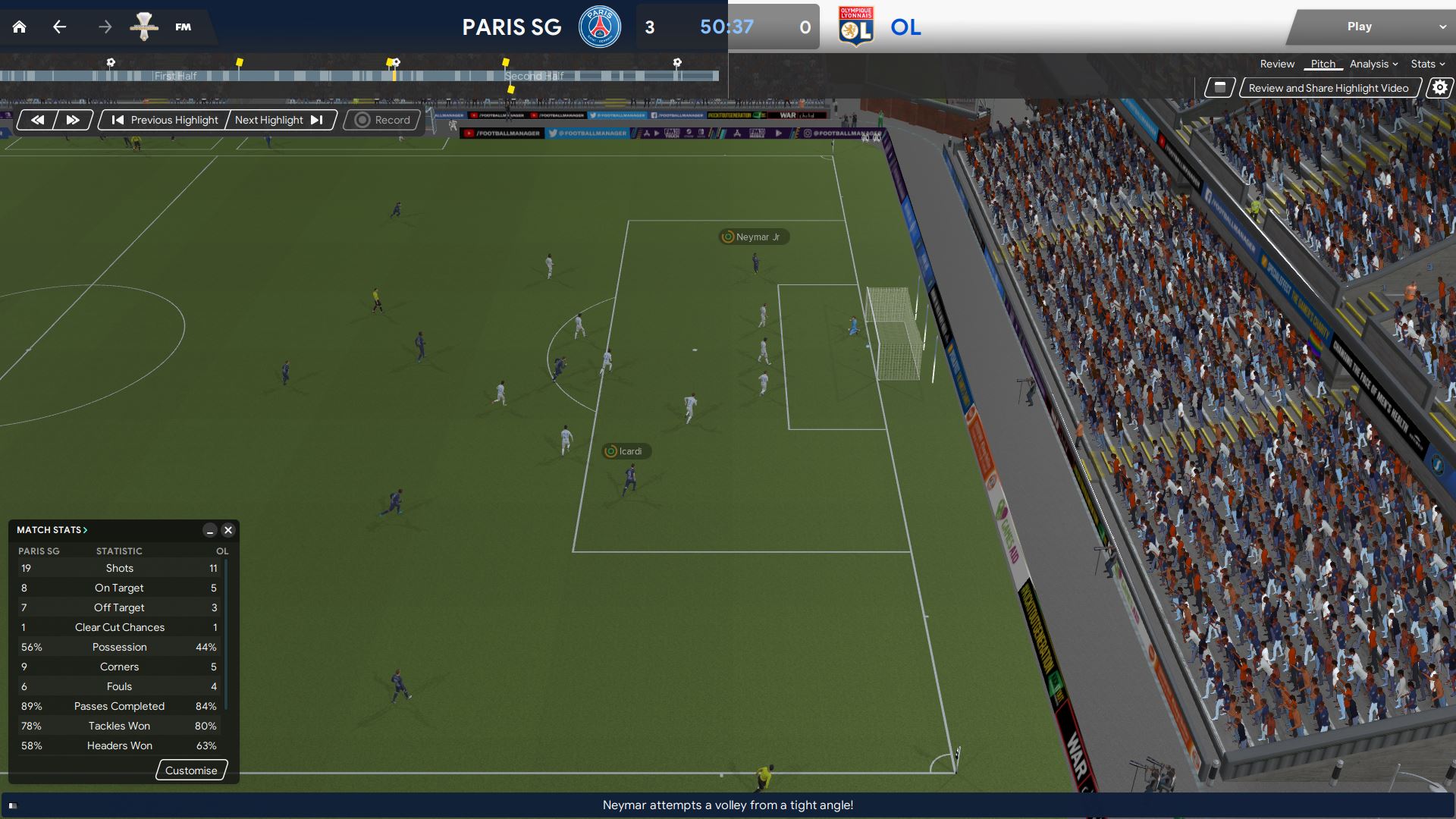
Task: Go to the home screen
Action: pyautogui.click(x=20, y=27)
